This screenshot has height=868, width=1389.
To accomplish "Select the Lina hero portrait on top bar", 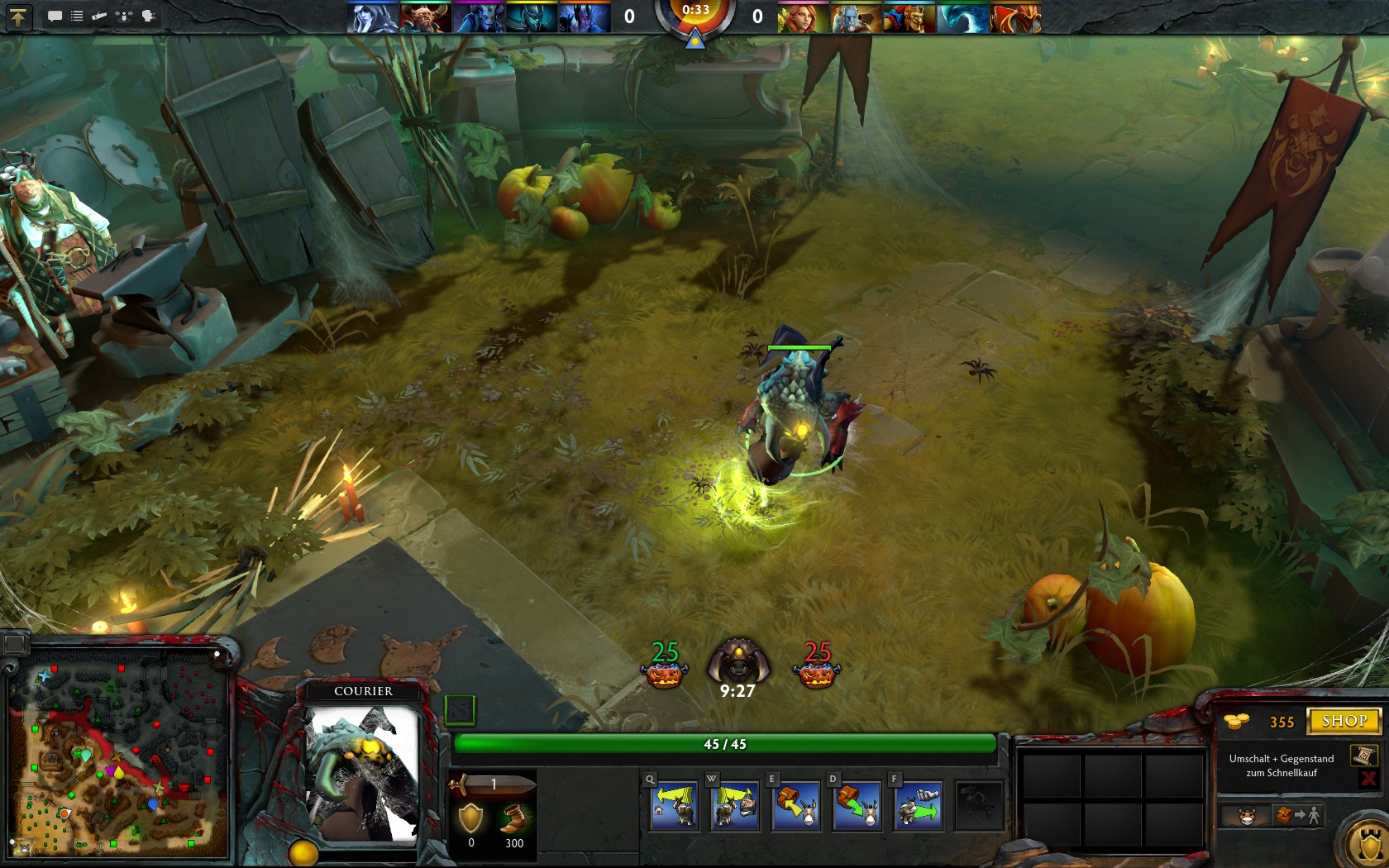I will (803, 17).
